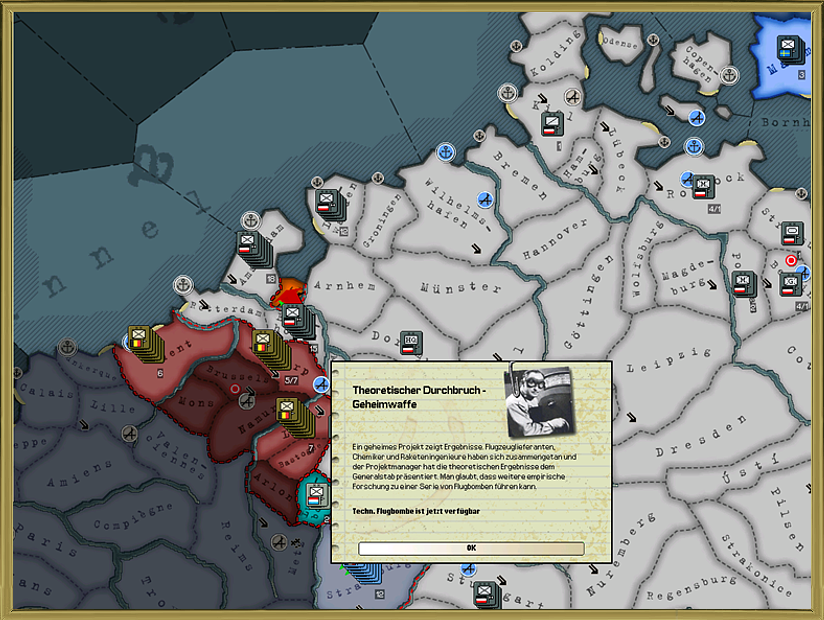The height and width of the screenshot is (620, 824).
Task: Select the German unit counter at Stuttgart
Action: 484,593
